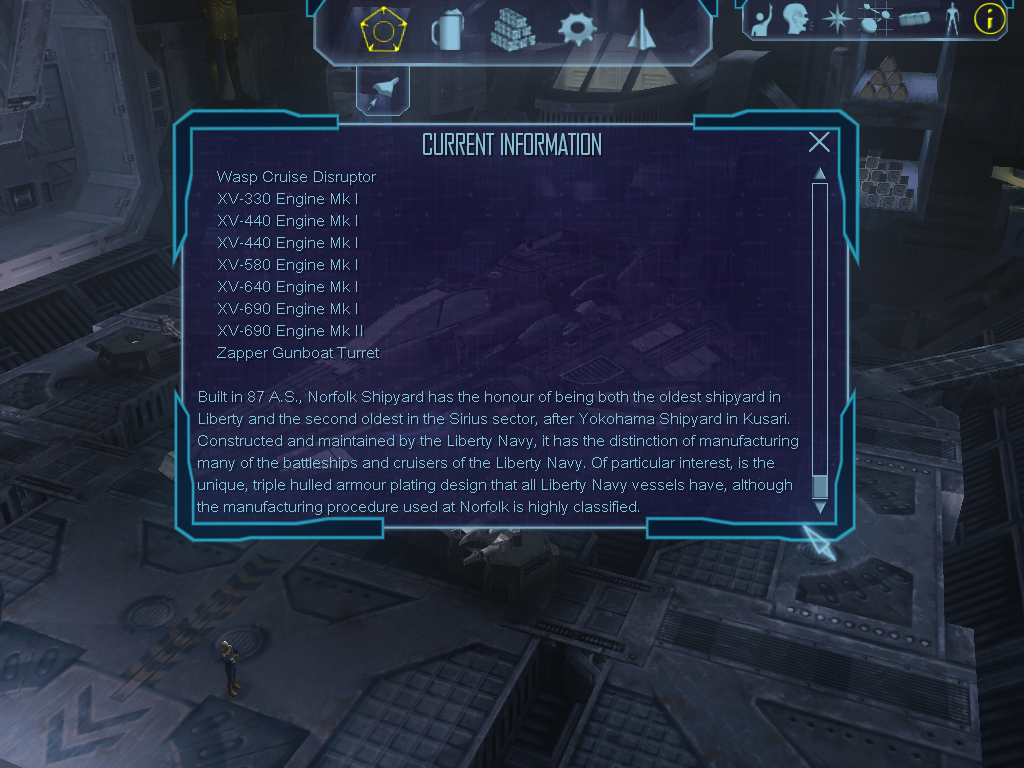Image resolution: width=1024 pixels, height=768 pixels.
Task: Visit the bar via beer mug icon
Action: pos(446,30)
